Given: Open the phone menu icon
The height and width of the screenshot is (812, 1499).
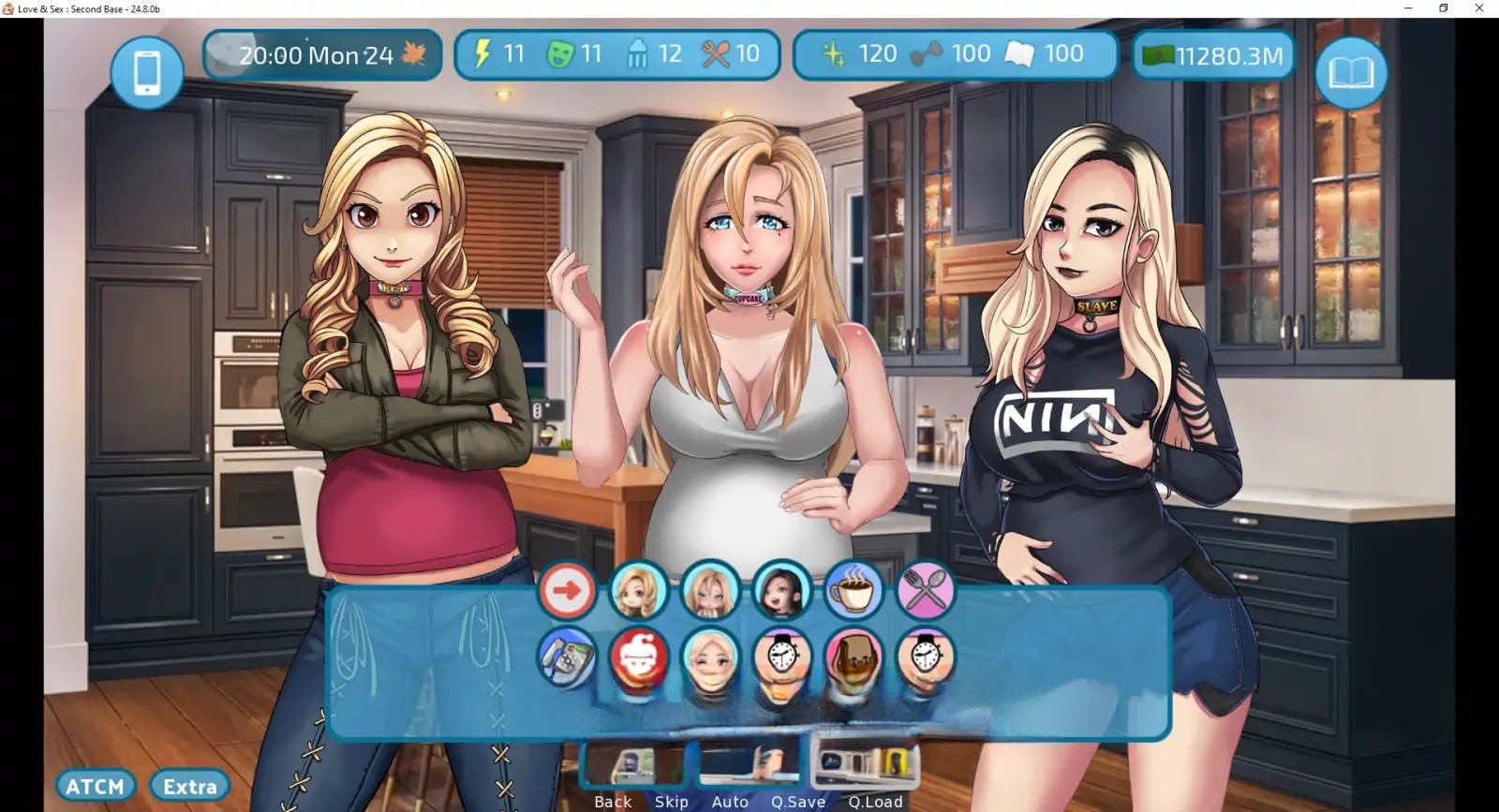Looking at the screenshot, I should 147,72.
